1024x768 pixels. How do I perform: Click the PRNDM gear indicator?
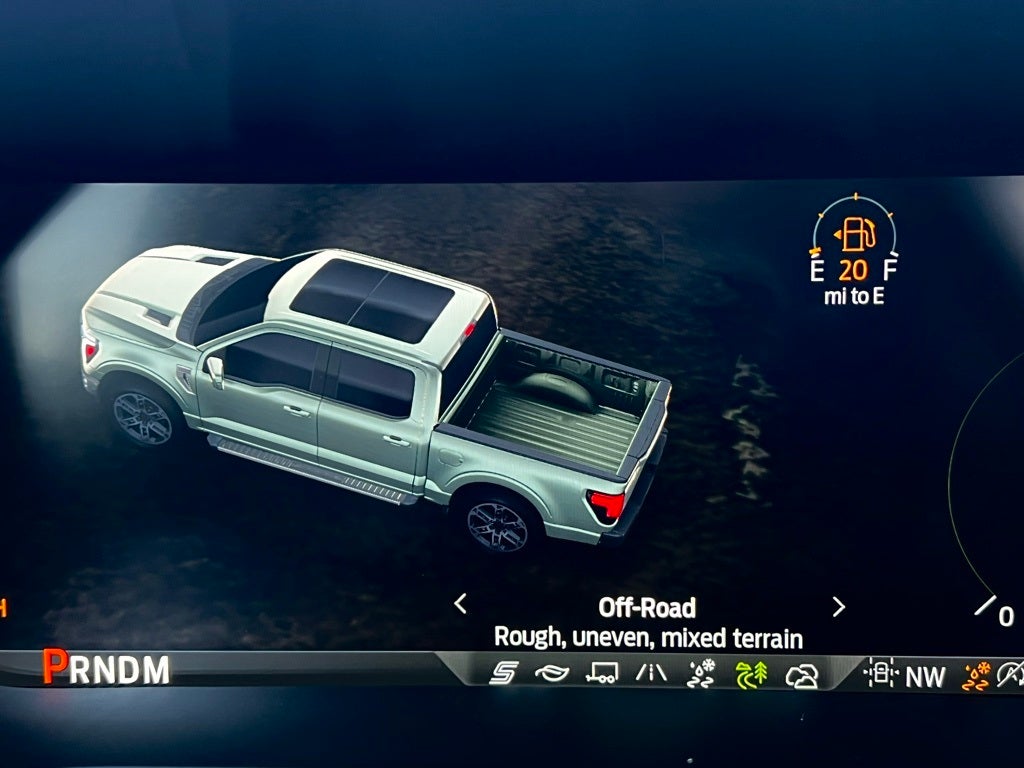point(106,669)
